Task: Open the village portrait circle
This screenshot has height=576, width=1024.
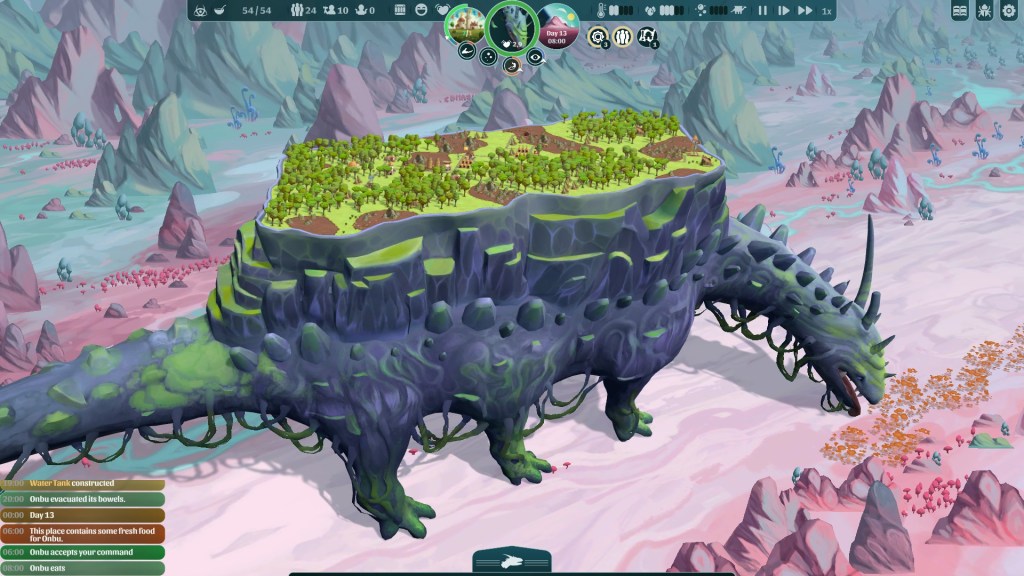Action: 464,22
